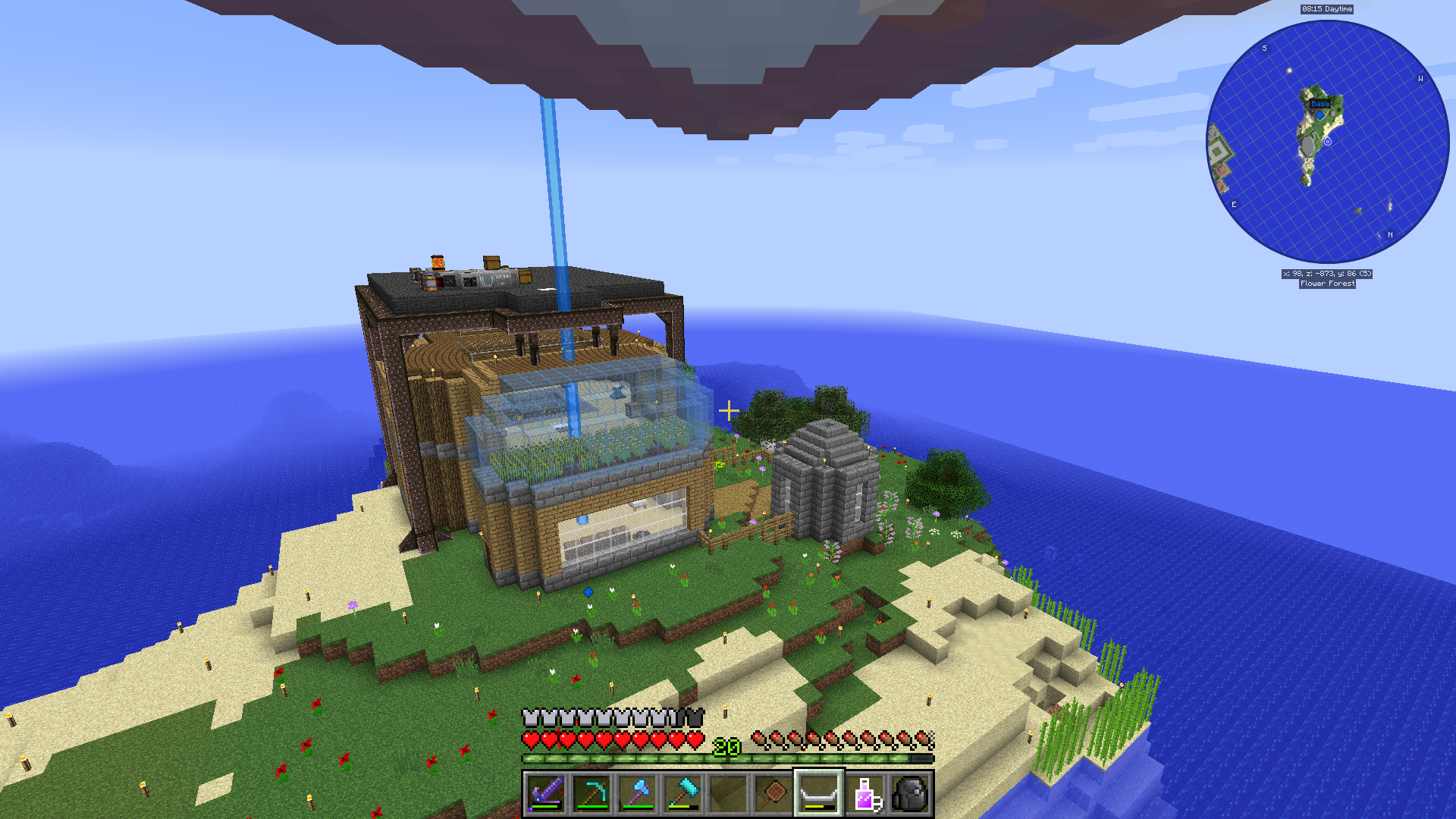Equip the cyan hammer from hotbar
Screen dimensions: 1456x819
click(x=682, y=793)
